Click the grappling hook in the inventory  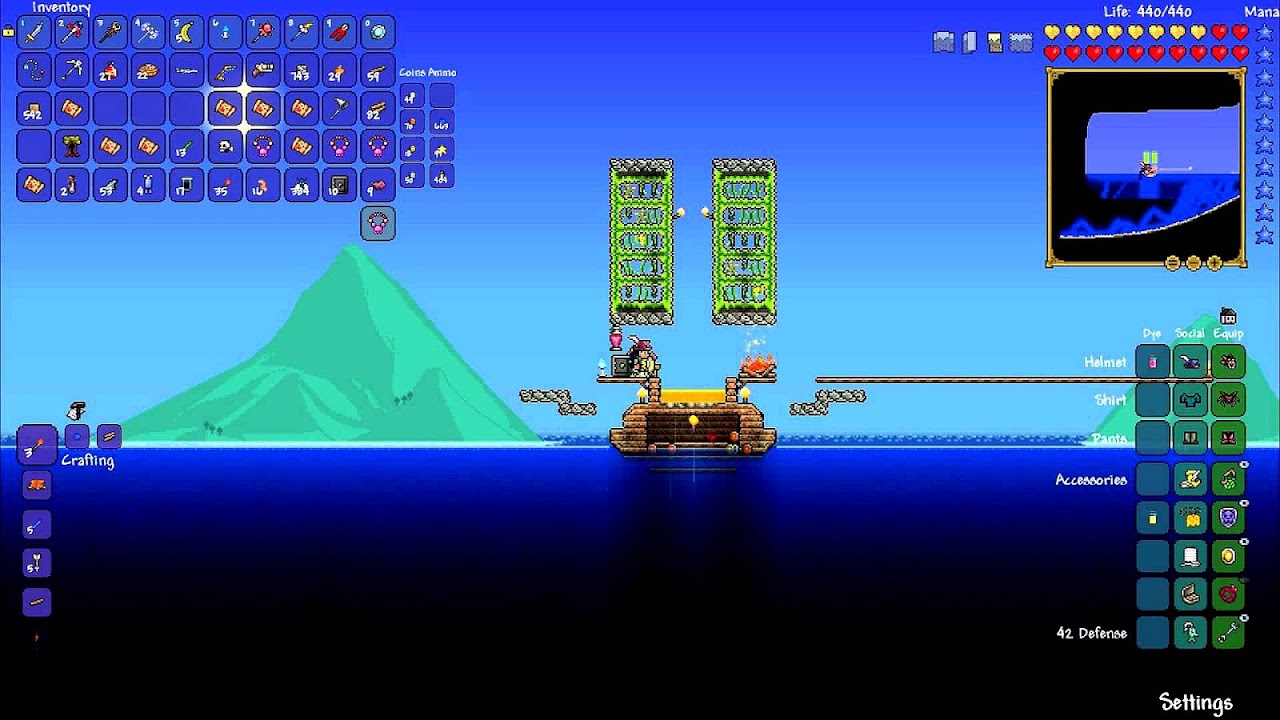33,70
